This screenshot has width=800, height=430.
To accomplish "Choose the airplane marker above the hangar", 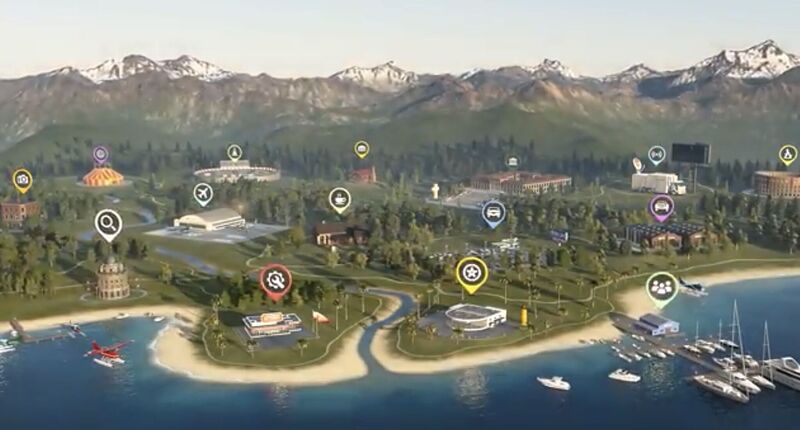I will coord(203,192).
